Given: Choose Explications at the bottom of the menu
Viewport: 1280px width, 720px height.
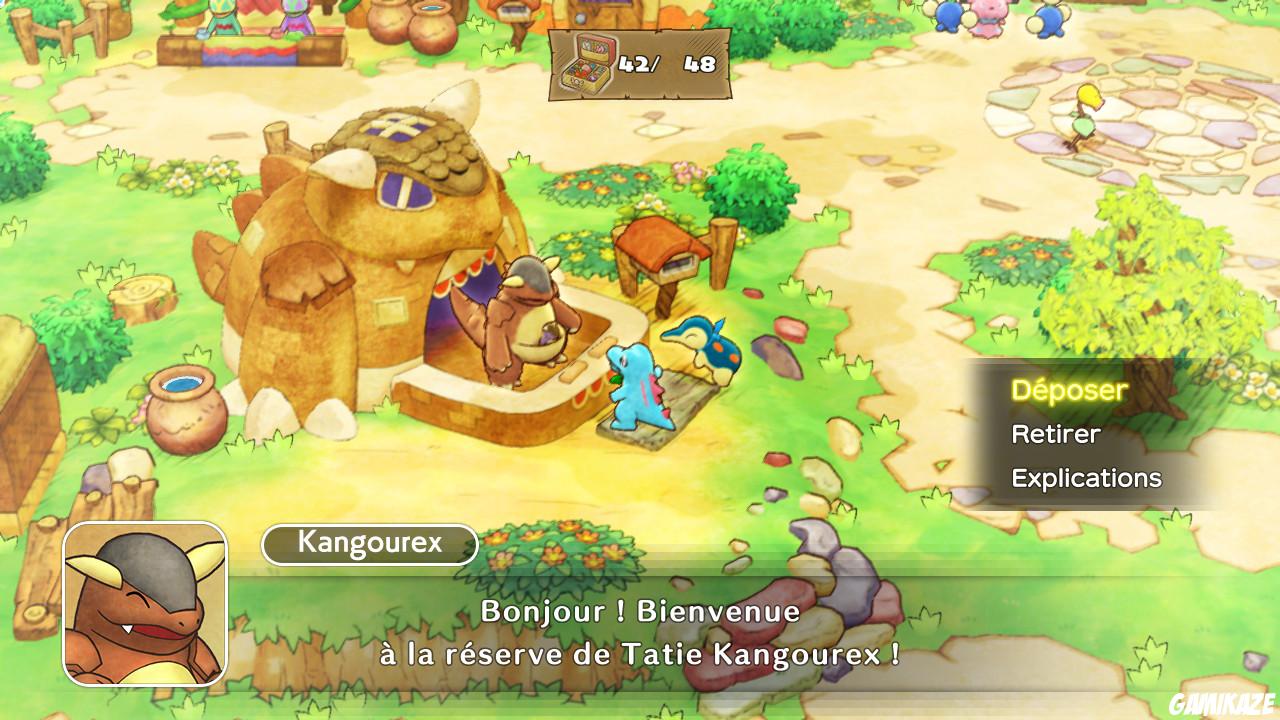Looking at the screenshot, I should [1085, 478].
